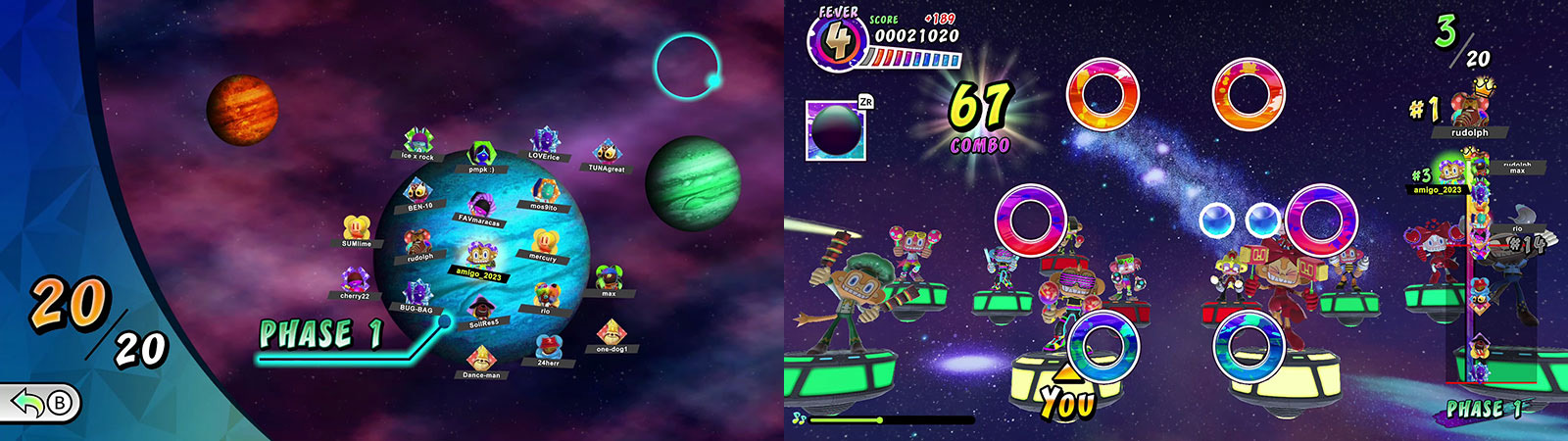
Task: Hit the lower-left blue-green ring
Action: click(x=1102, y=347)
